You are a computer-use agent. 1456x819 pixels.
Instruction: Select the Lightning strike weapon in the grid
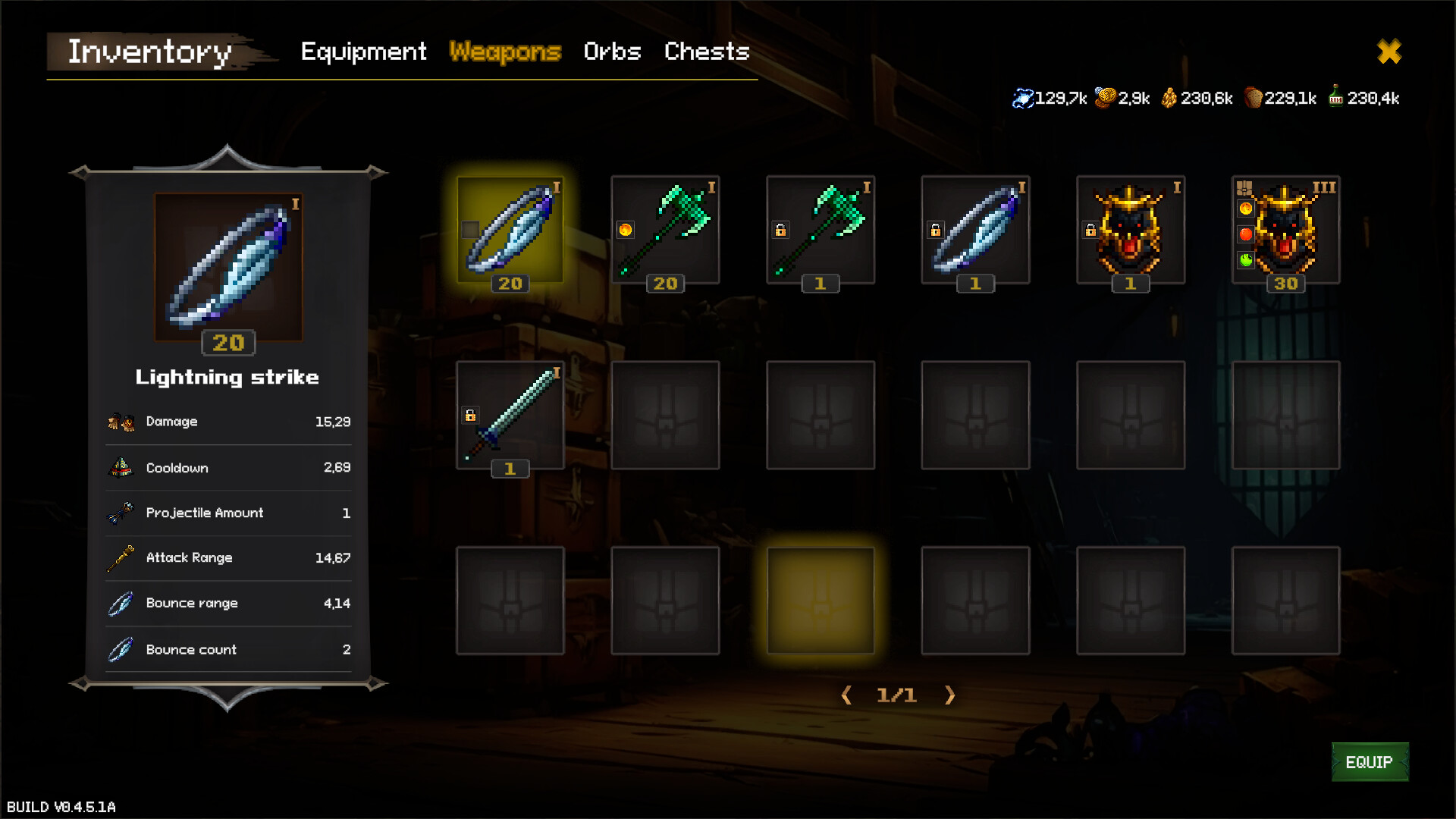pos(510,231)
